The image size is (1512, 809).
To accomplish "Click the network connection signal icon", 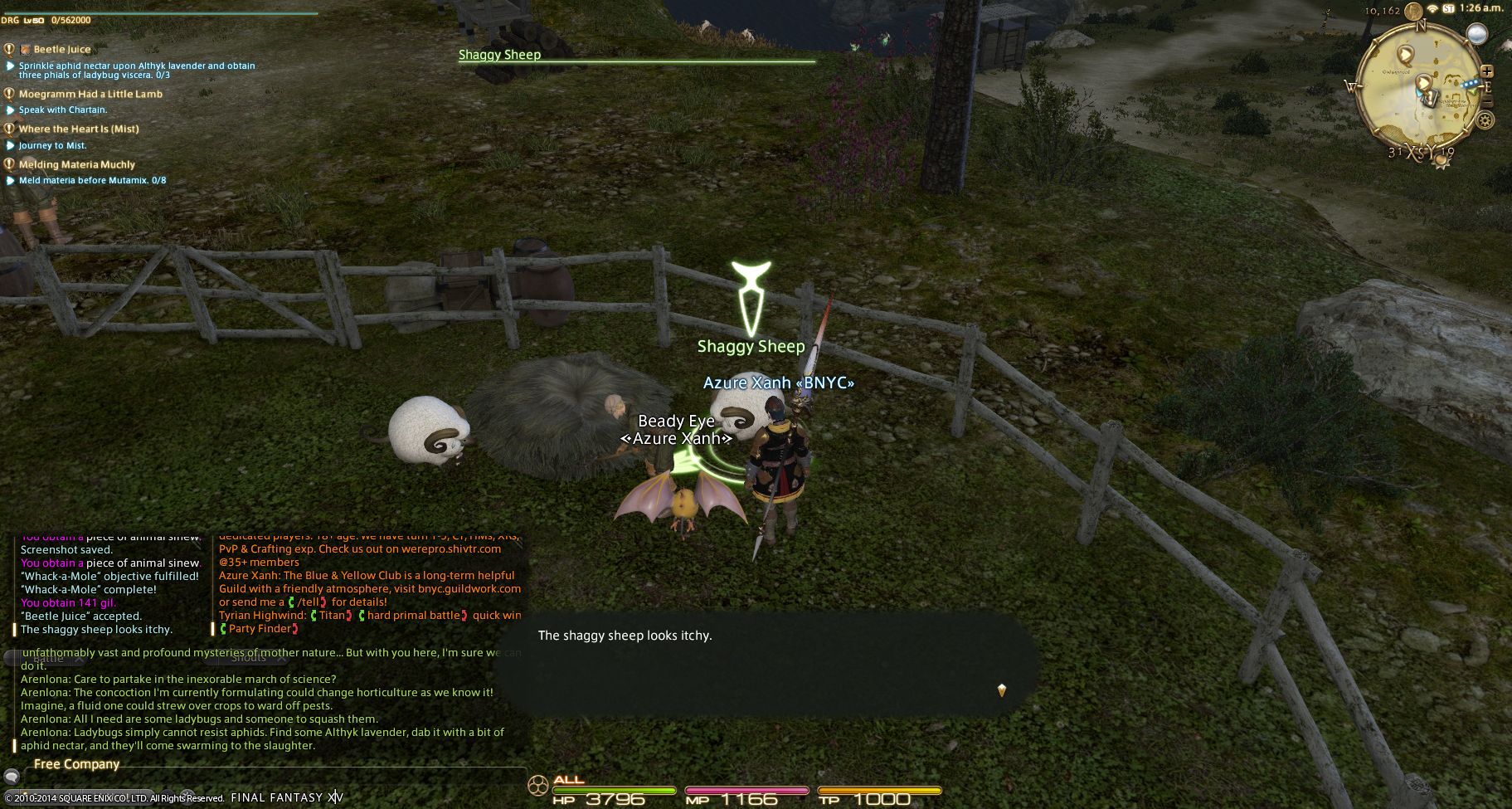I will (1432, 9).
